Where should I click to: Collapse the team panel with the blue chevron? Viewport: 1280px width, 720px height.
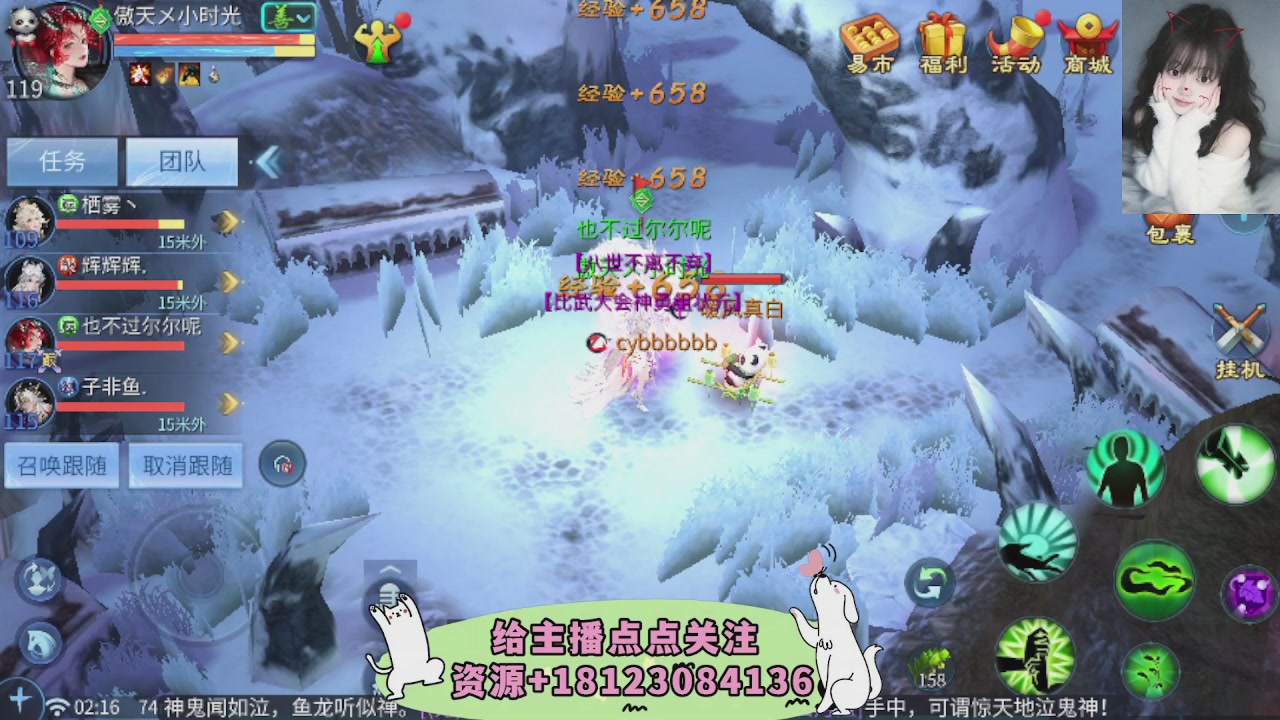click(x=268, y=164)
